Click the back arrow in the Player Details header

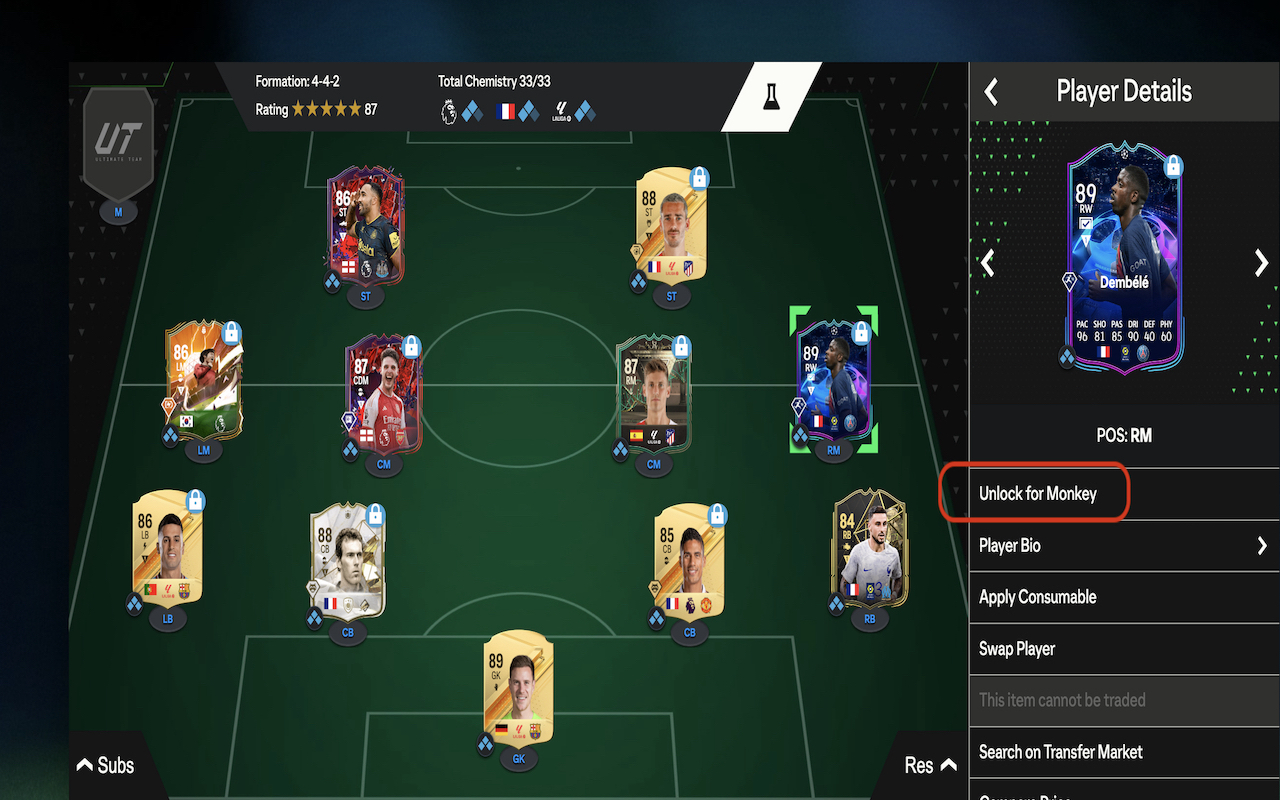point(990,91)
